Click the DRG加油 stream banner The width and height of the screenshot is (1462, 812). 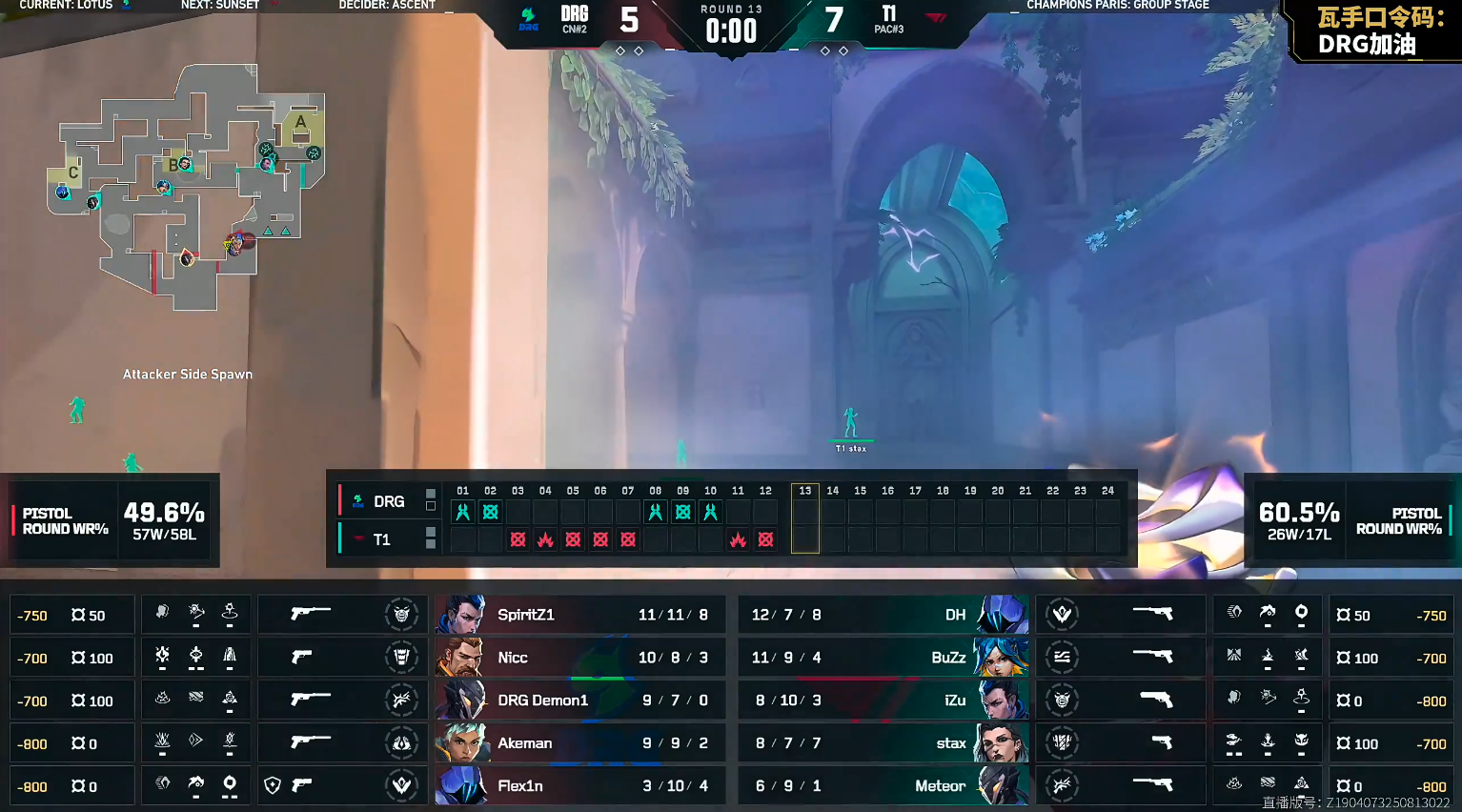click(x=1377, y=30)
